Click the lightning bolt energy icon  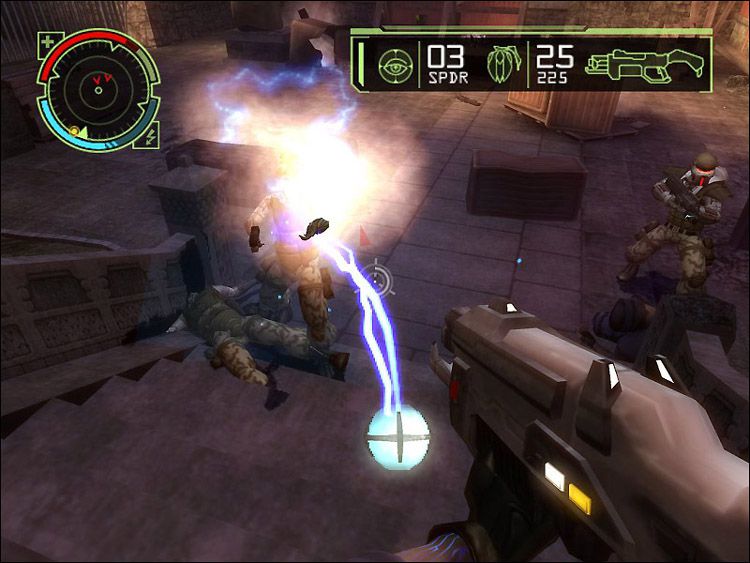coord(151,136)
